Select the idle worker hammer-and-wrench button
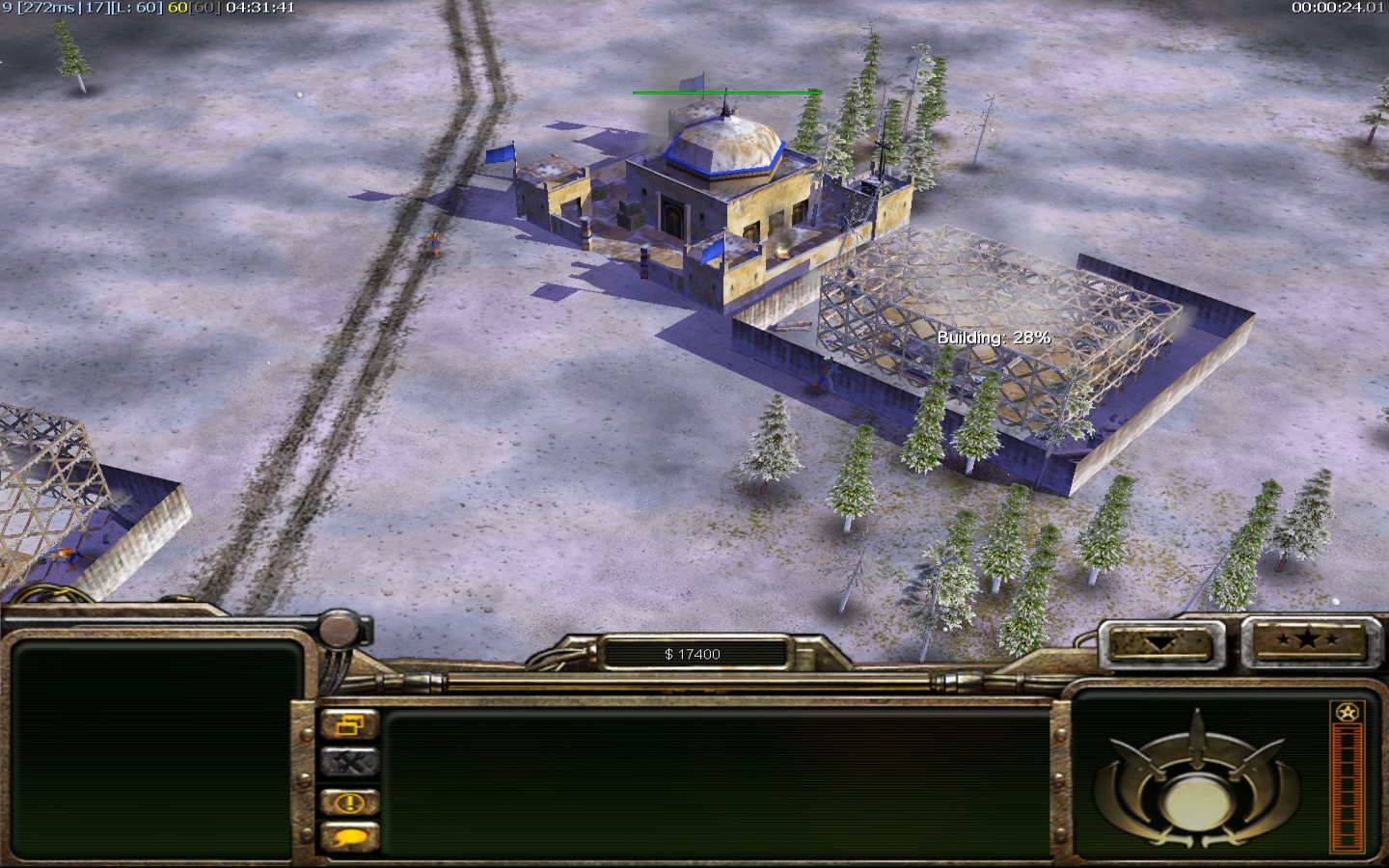Viewport: 1389px width, 868px height. click(x=349, y=763)
